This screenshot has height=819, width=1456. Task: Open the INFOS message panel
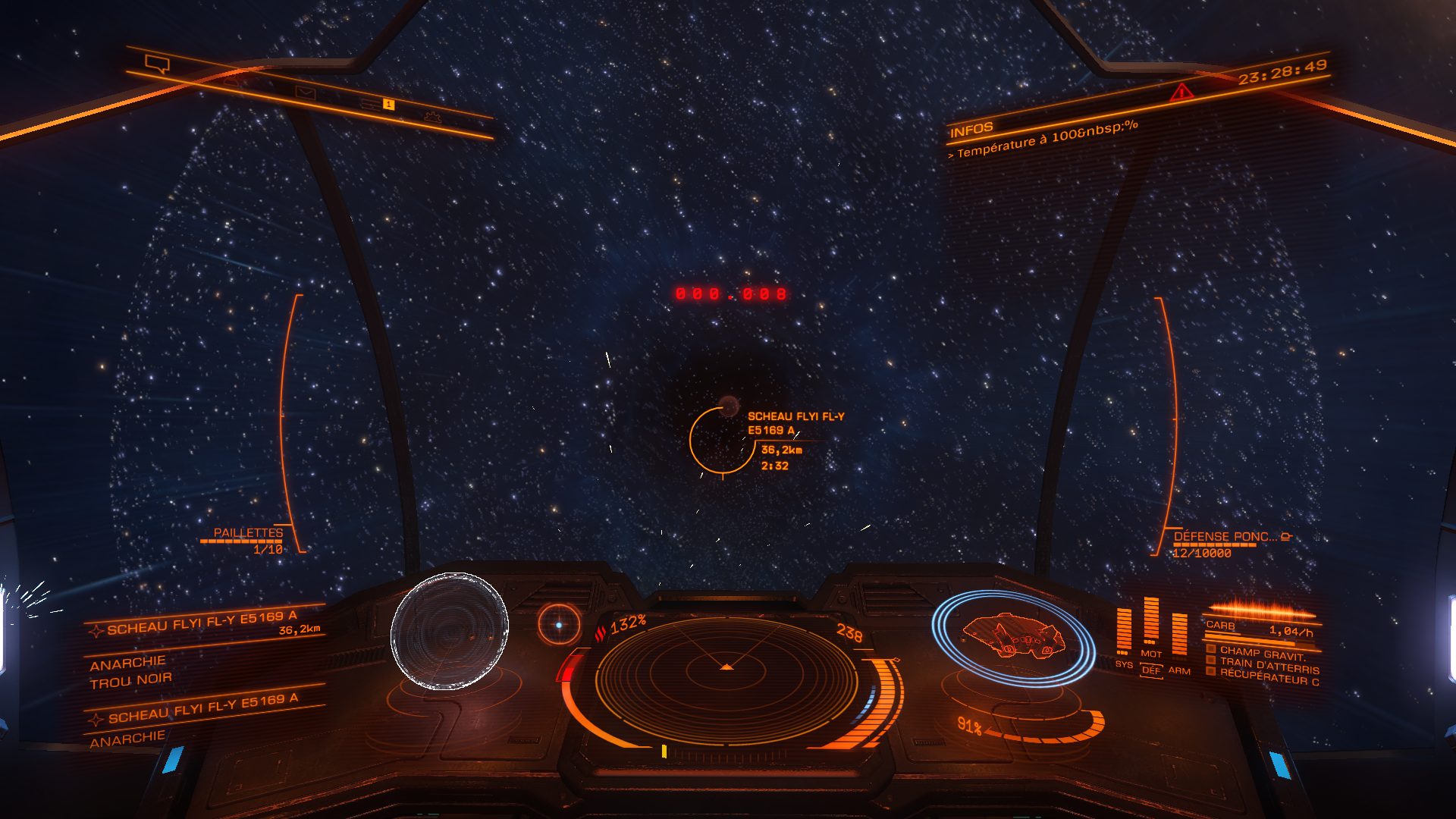click(971, 129)
